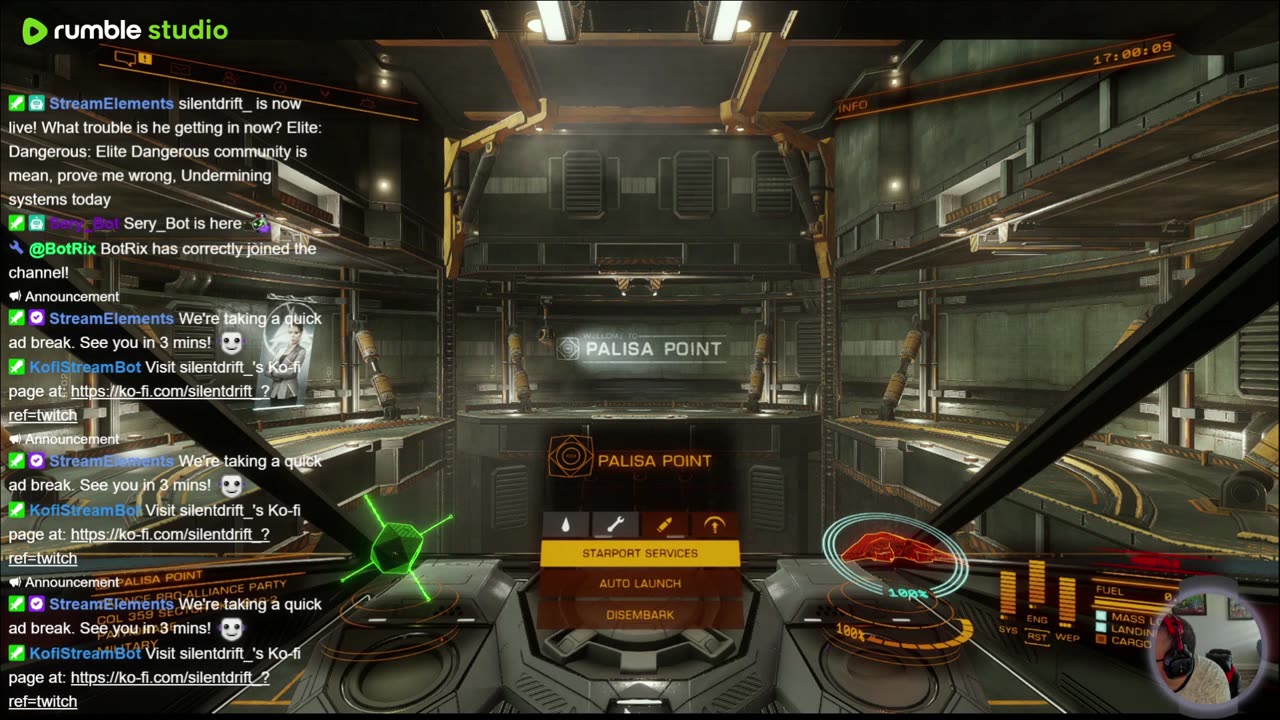Image resolution: width=1280 pixels, height=720 pixels.
Task: Refuel ship with the droplet icon
Action: (x=566, y=525)
